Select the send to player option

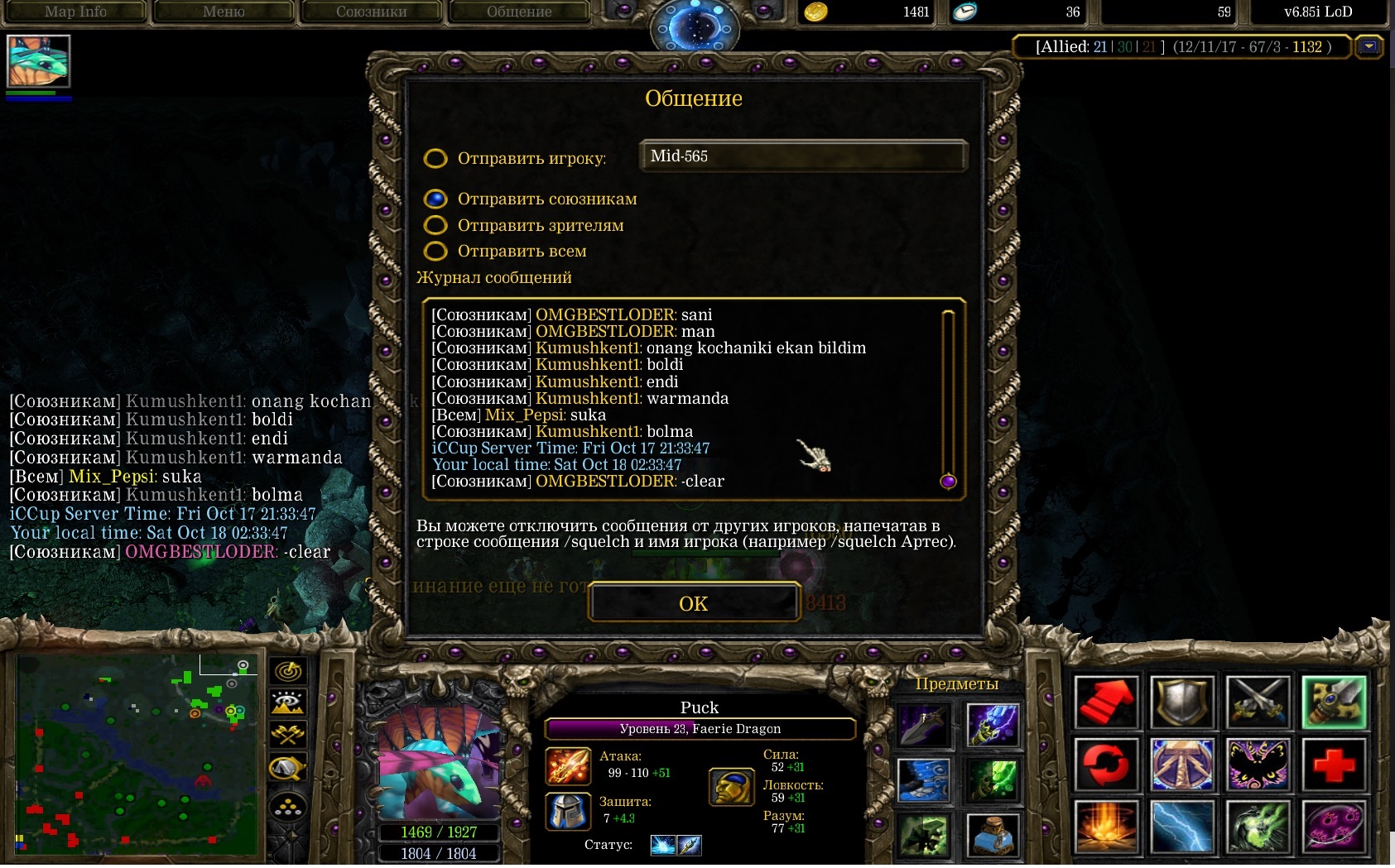click(x=435, y=158)
